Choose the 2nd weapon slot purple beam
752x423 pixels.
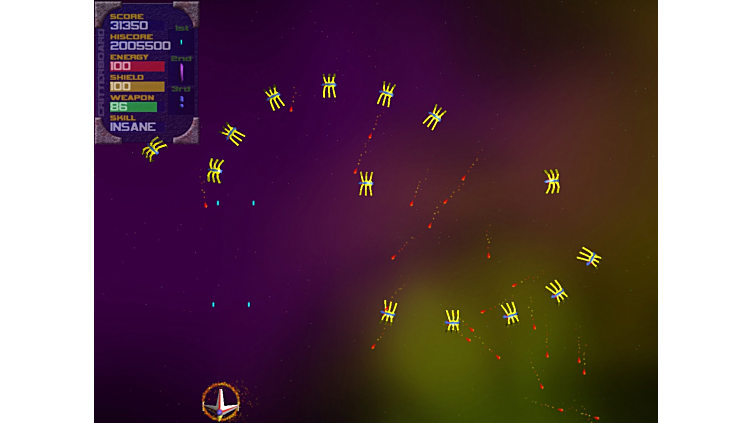(x=181, y=71)
